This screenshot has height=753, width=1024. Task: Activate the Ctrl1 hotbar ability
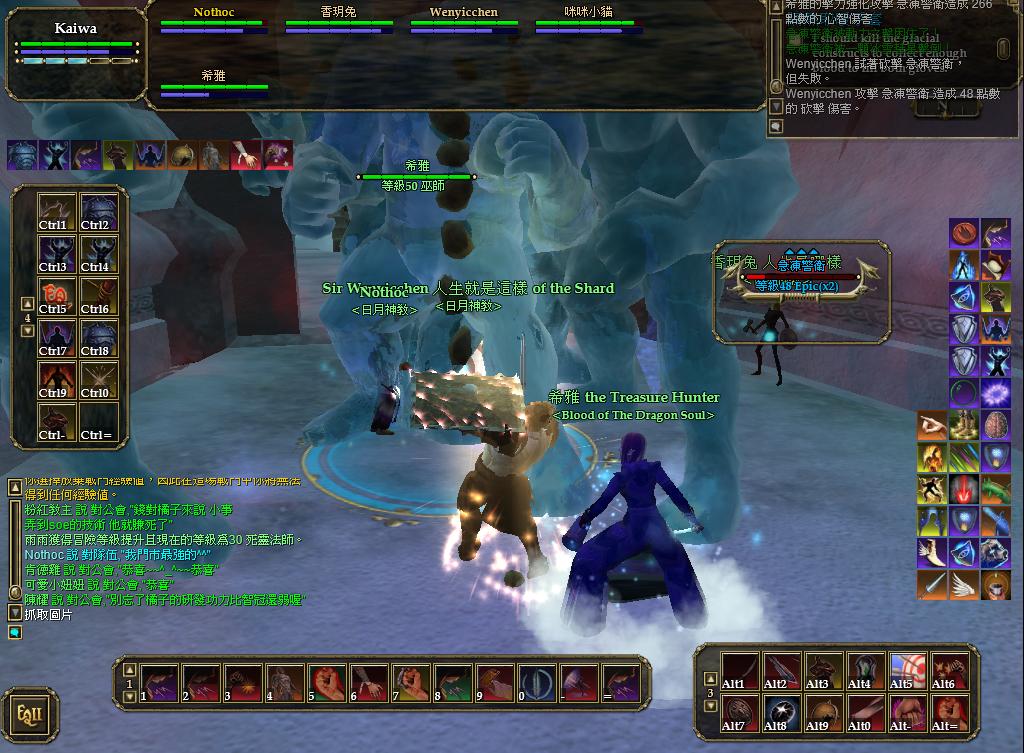click(x=55, y=212)
